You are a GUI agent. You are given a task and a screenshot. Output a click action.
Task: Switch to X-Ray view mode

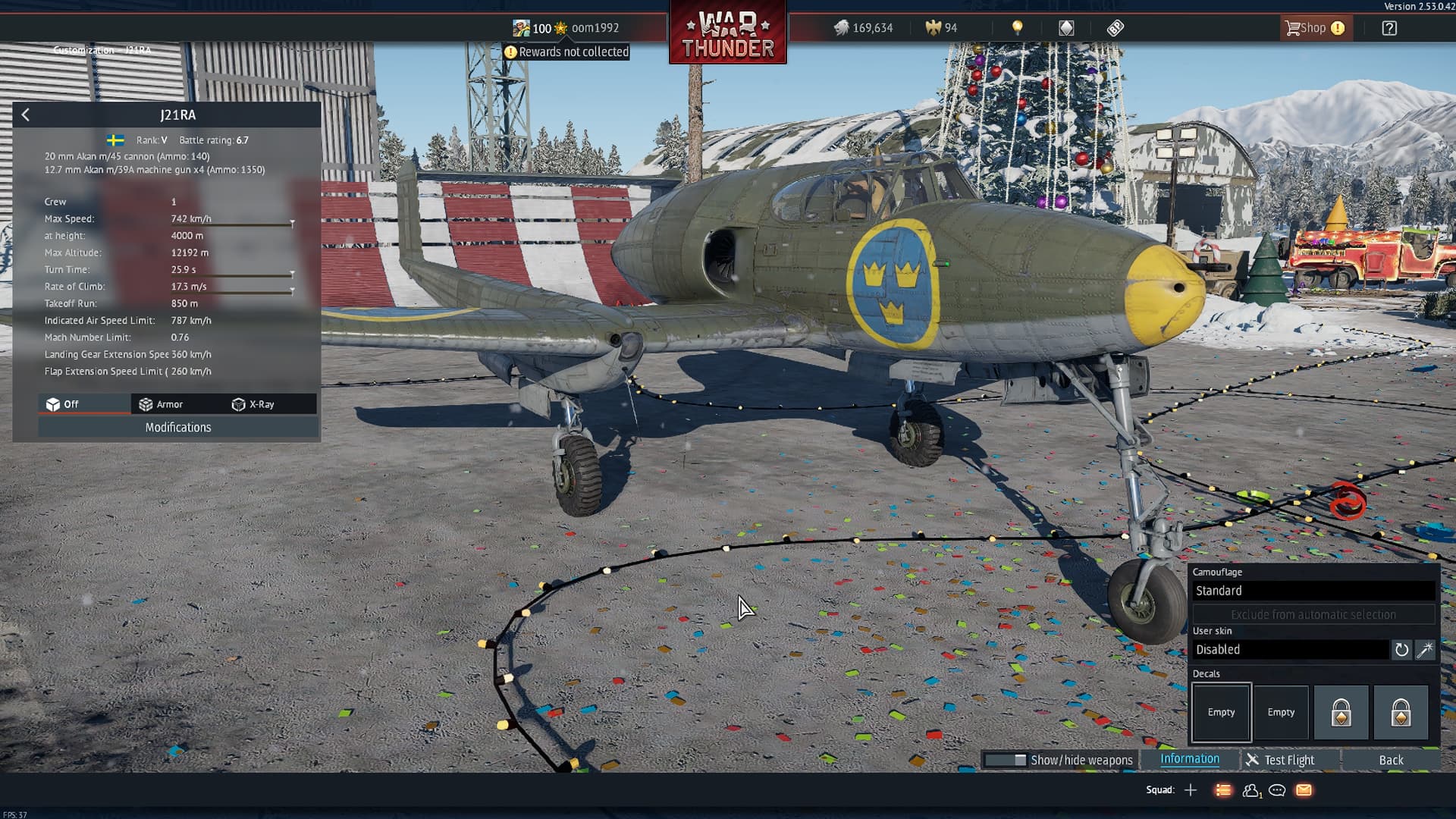click(253, 404)
